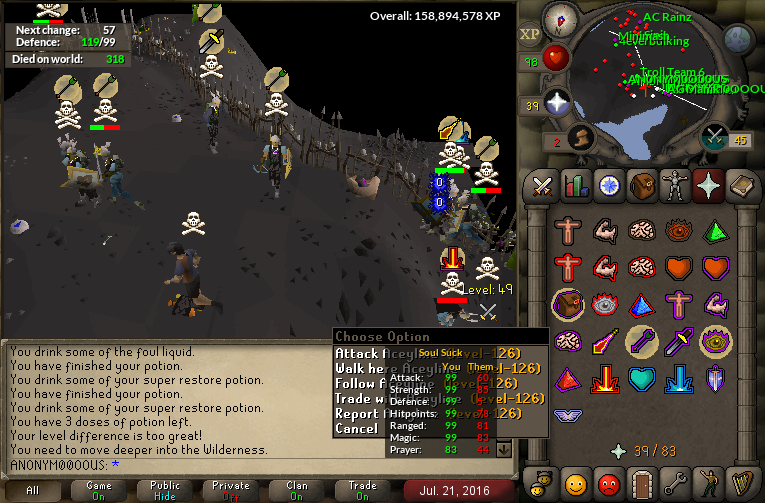Screen dimensions: 765x504
Task: Click the special attack crossed-swords orb
Action: point(714,137)
